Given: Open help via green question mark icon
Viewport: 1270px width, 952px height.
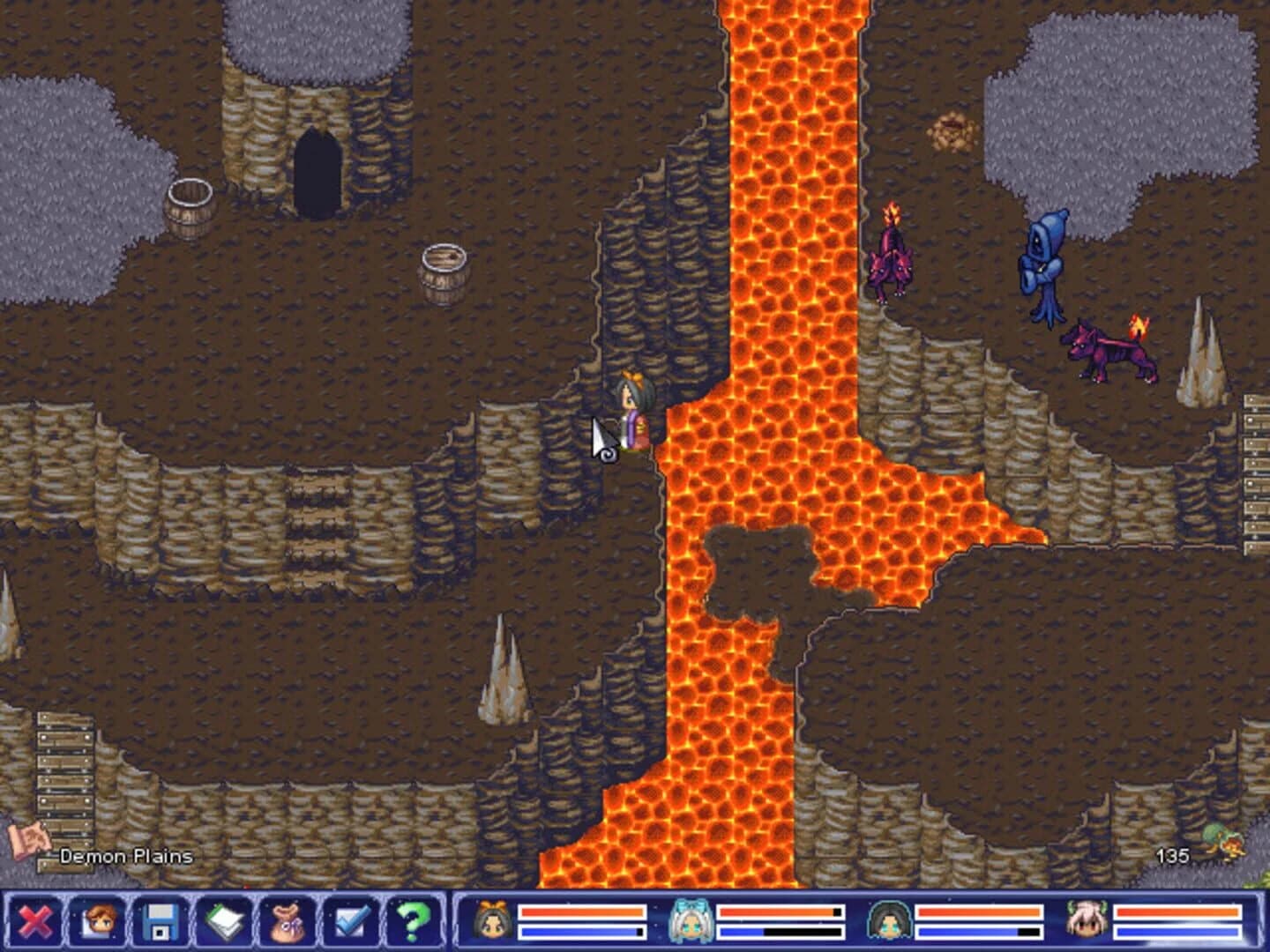Looking at the screenshot, I should (414, 922).
